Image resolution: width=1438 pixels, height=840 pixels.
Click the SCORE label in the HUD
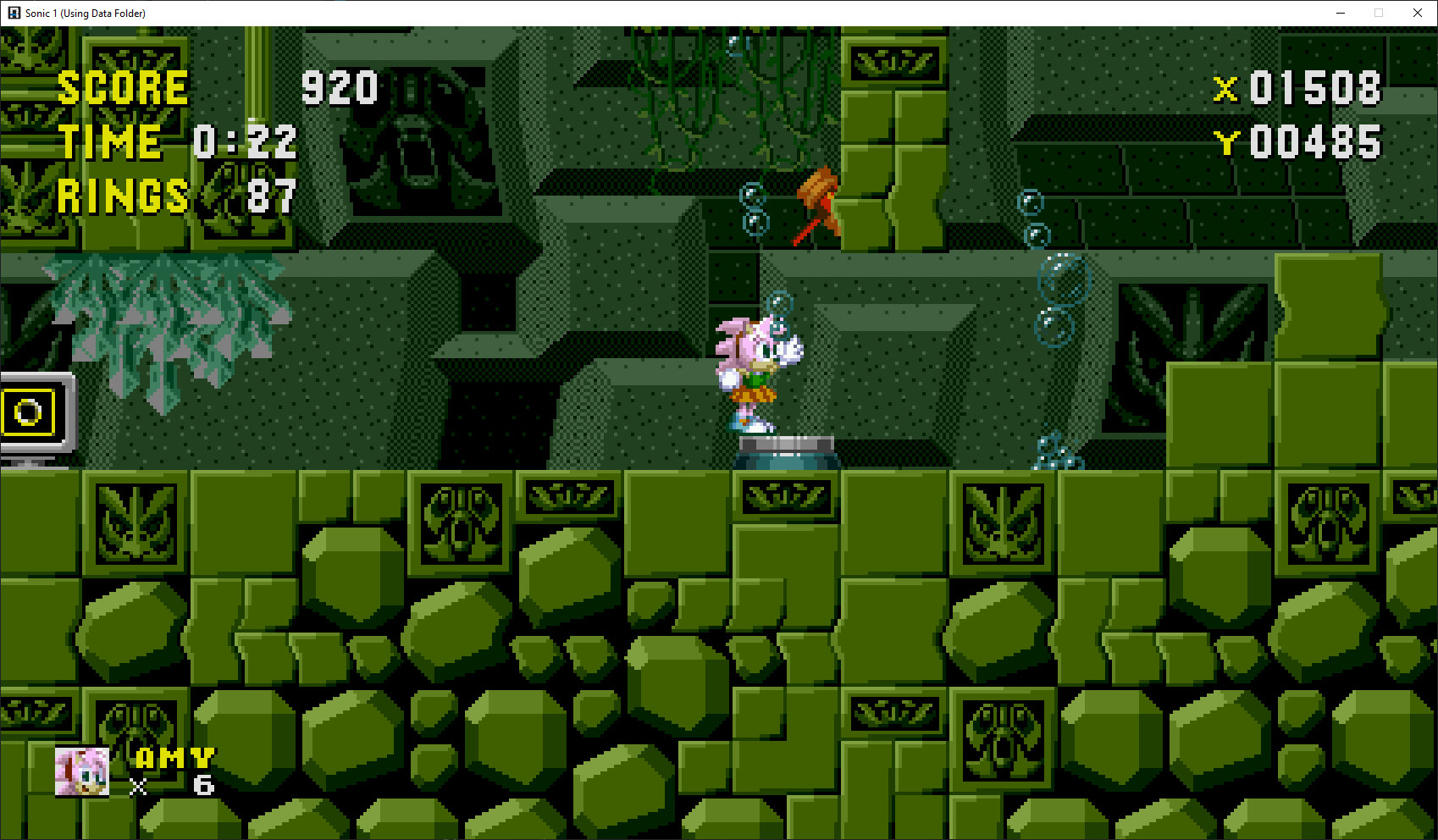click(121, 87)
